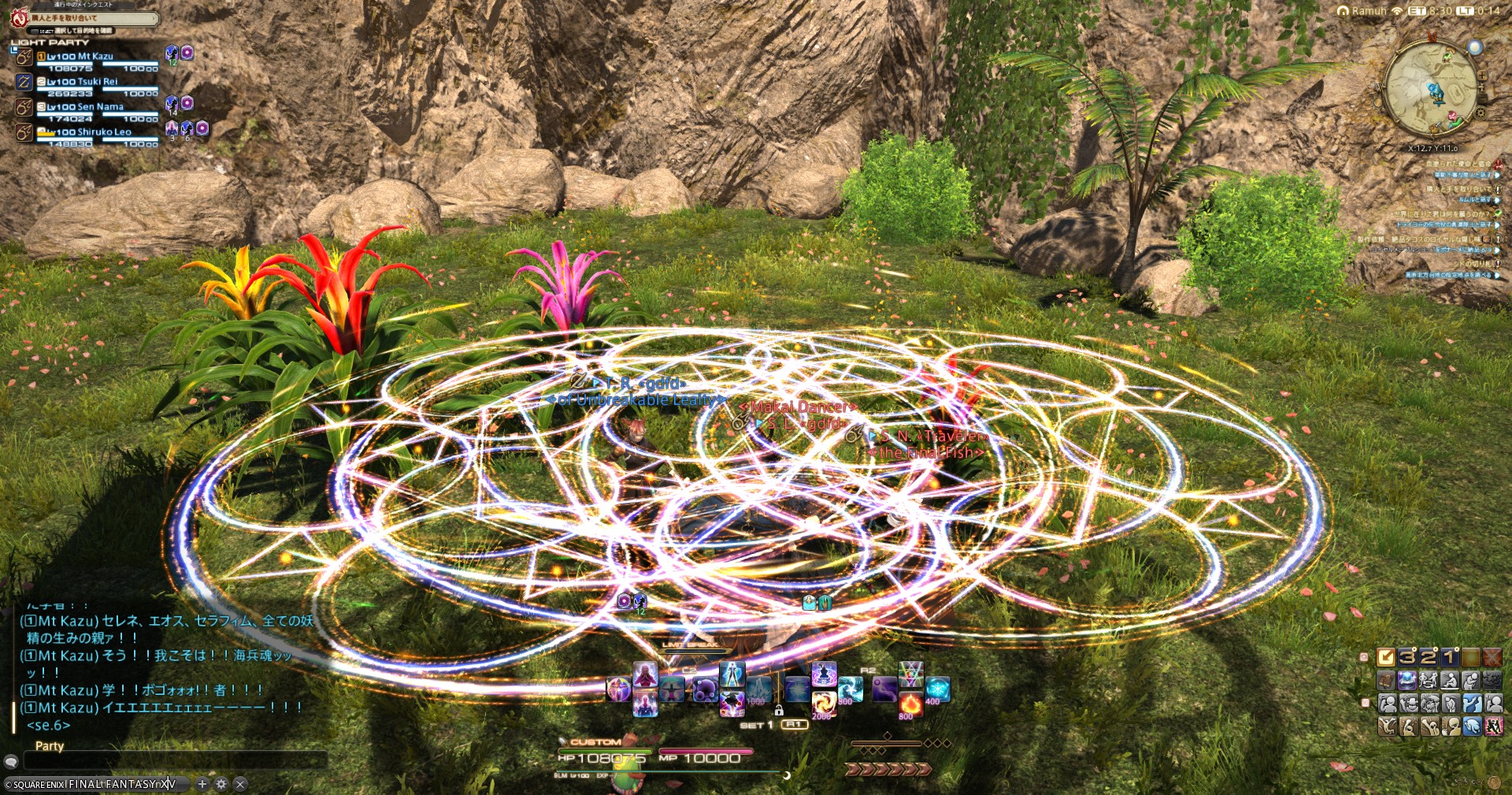
Task: Click the chat text input field
Action: (x=175, y=760)
